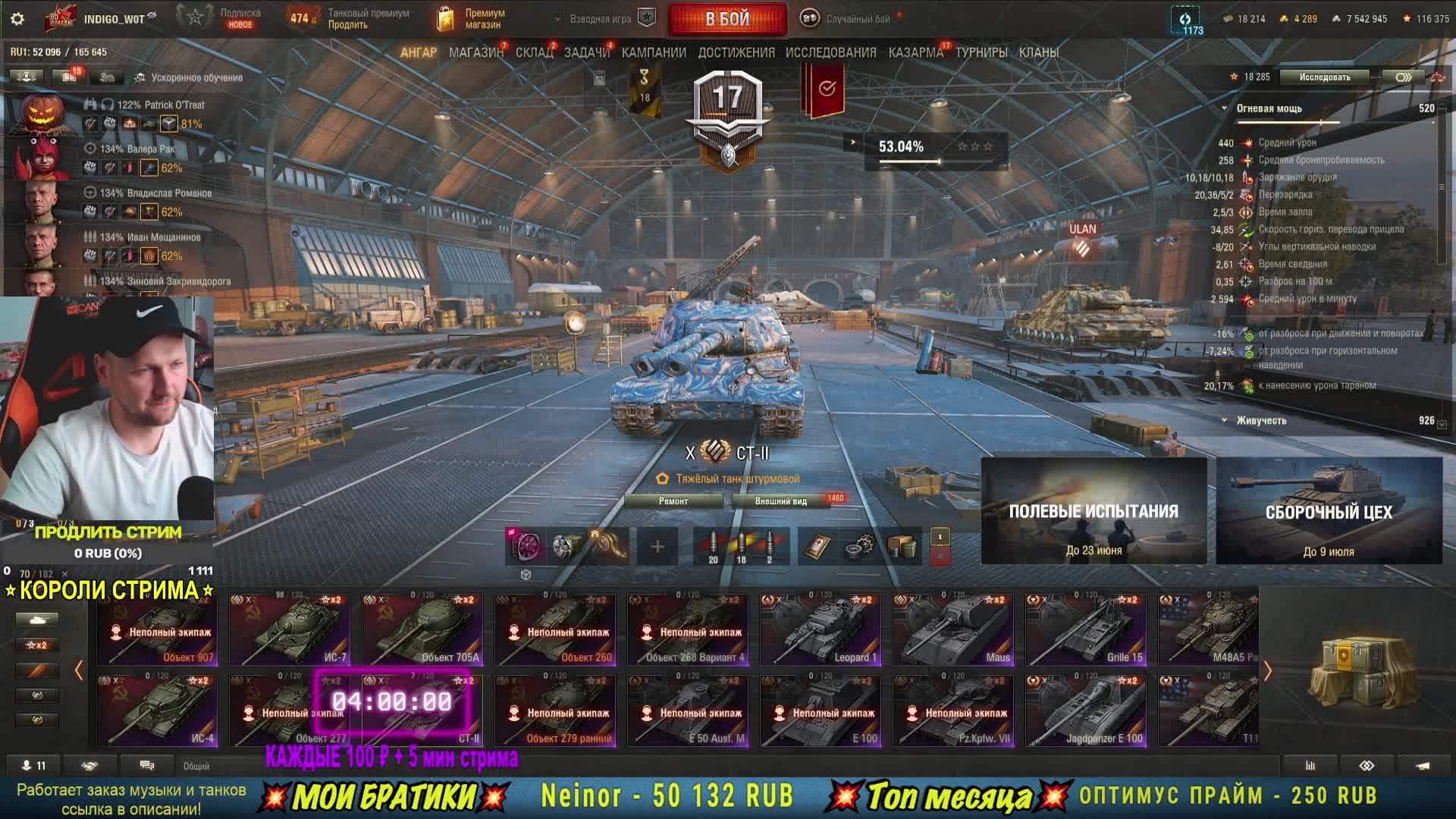The width and height of the screenshot is (1456, 819).
Task: Choose the Leopard 1 tank card
Action: (x=821, y=630)
